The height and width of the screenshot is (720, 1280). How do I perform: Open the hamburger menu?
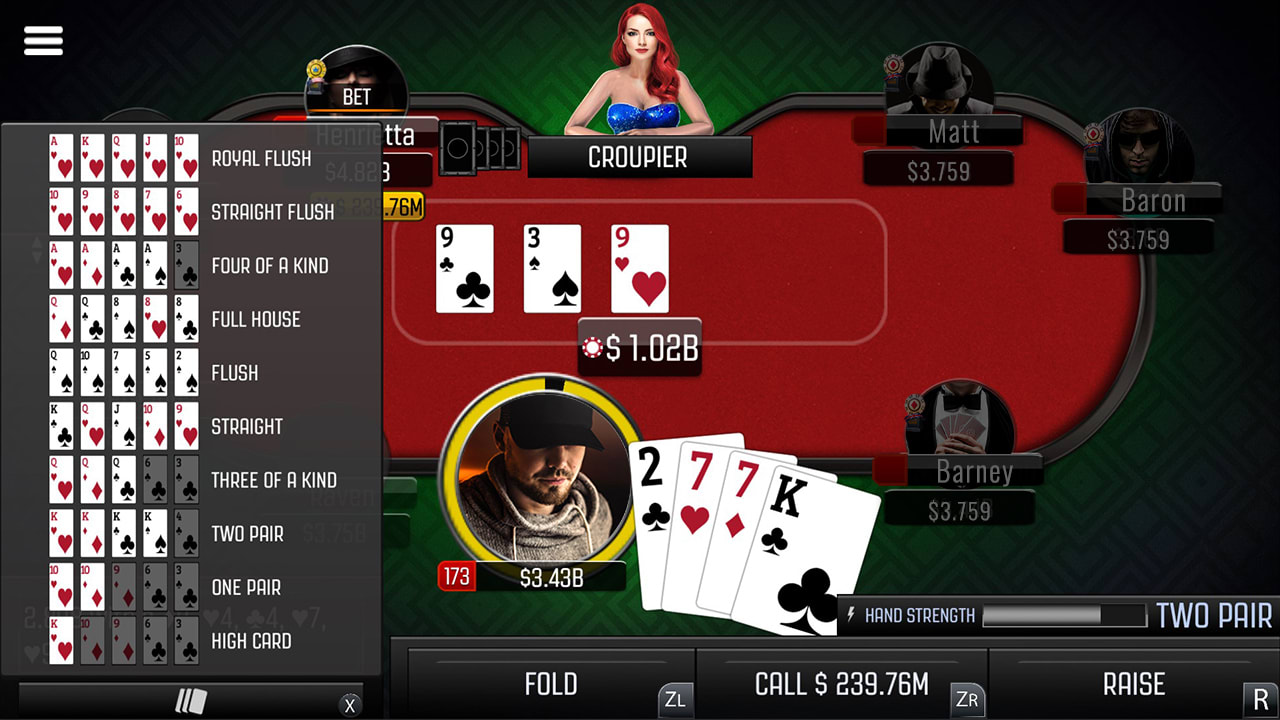tap(42, 40)
